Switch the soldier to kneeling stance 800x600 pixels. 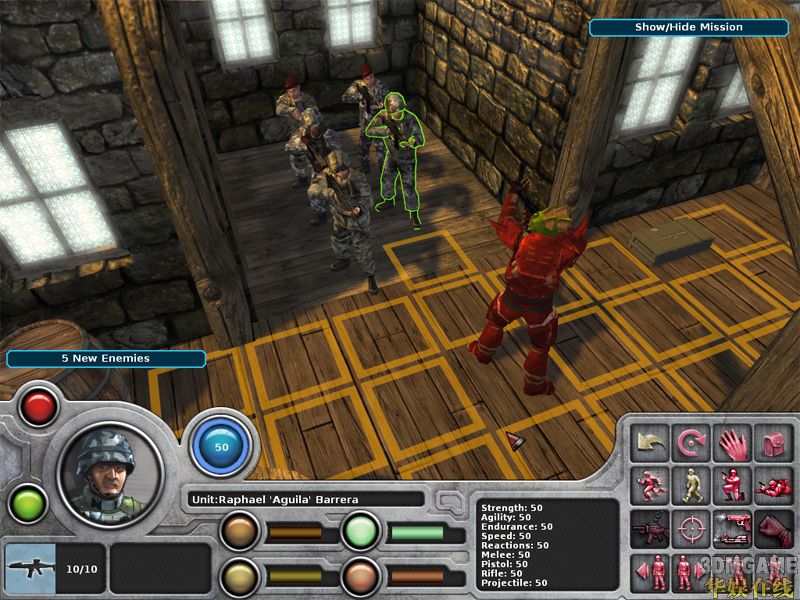coord(732,485)
